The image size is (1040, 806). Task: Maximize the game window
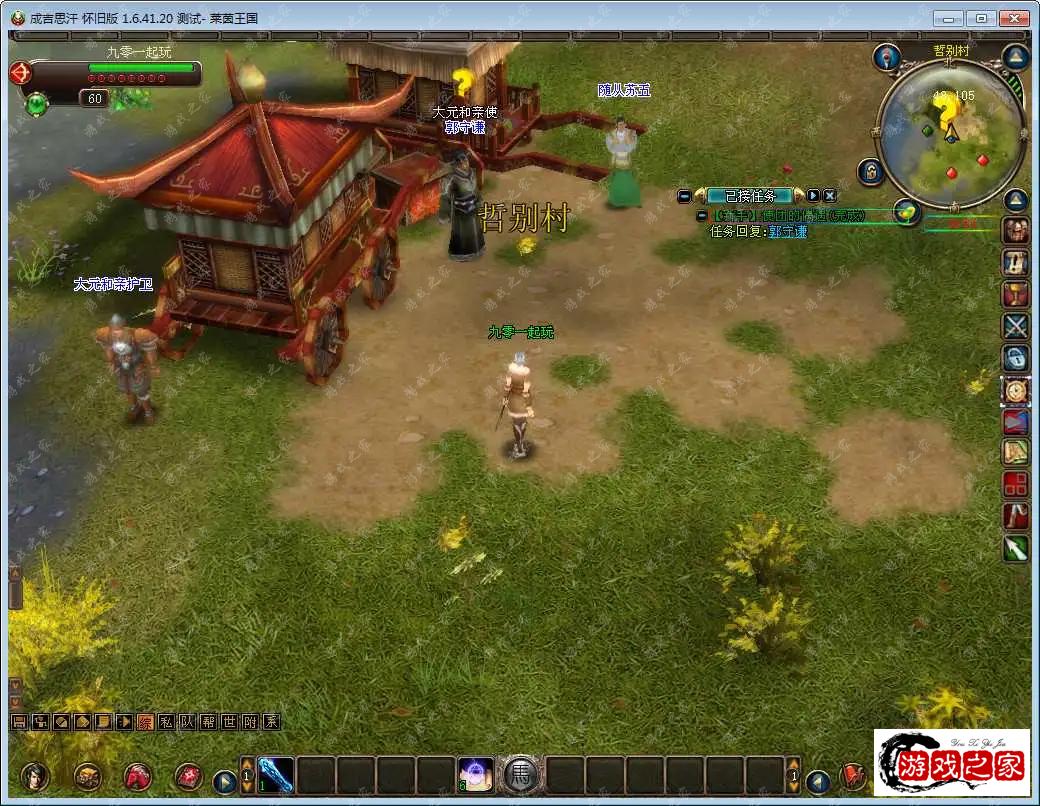(x=981, y=18)
